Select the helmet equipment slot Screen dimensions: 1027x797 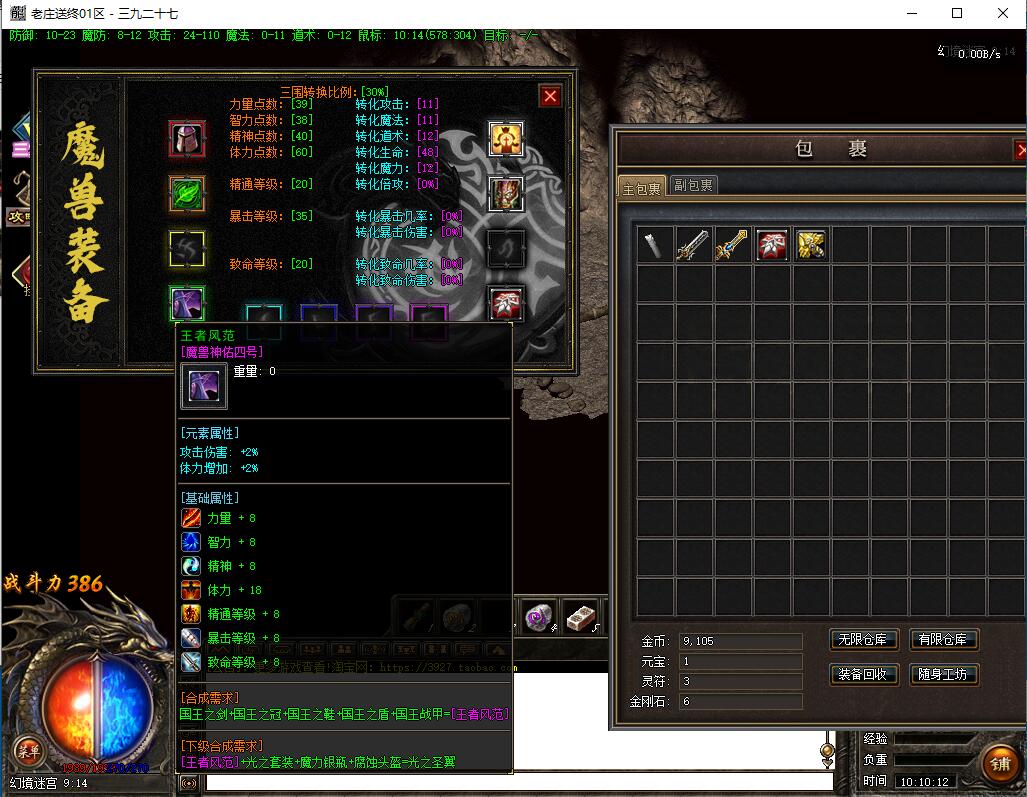click(x=187, y=138)
